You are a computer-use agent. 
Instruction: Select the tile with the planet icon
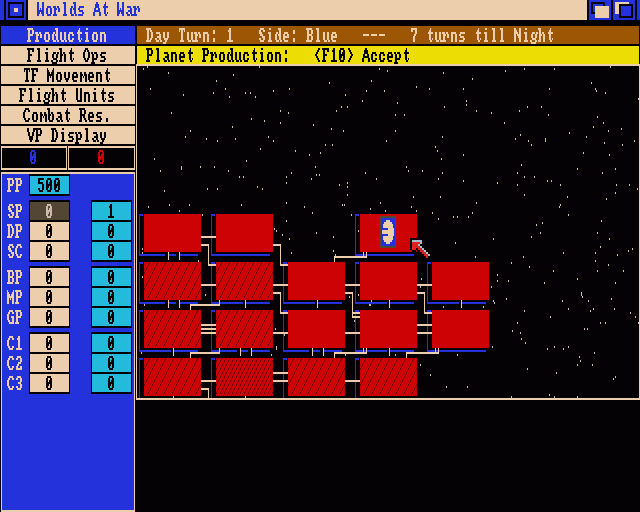(388, 232)
